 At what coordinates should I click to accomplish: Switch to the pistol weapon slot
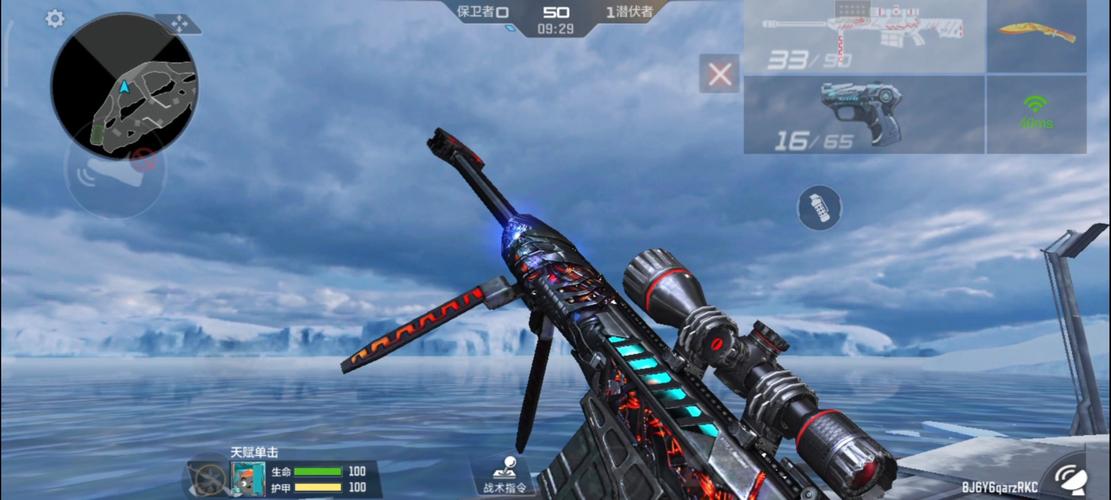pyautogui.click(x=864, y=114)
